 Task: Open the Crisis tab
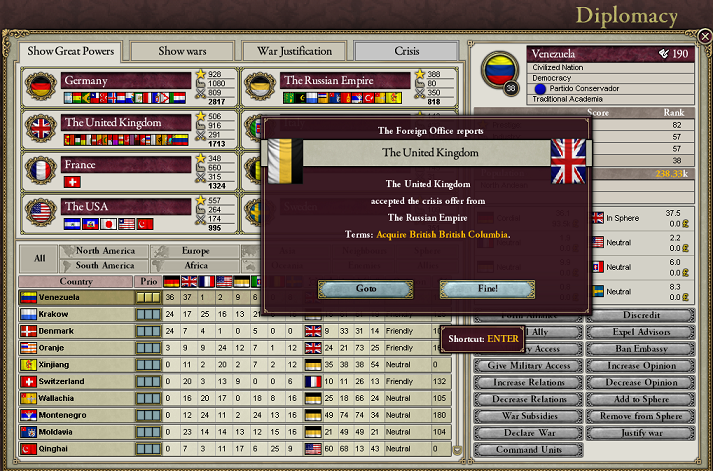point(407,51)
